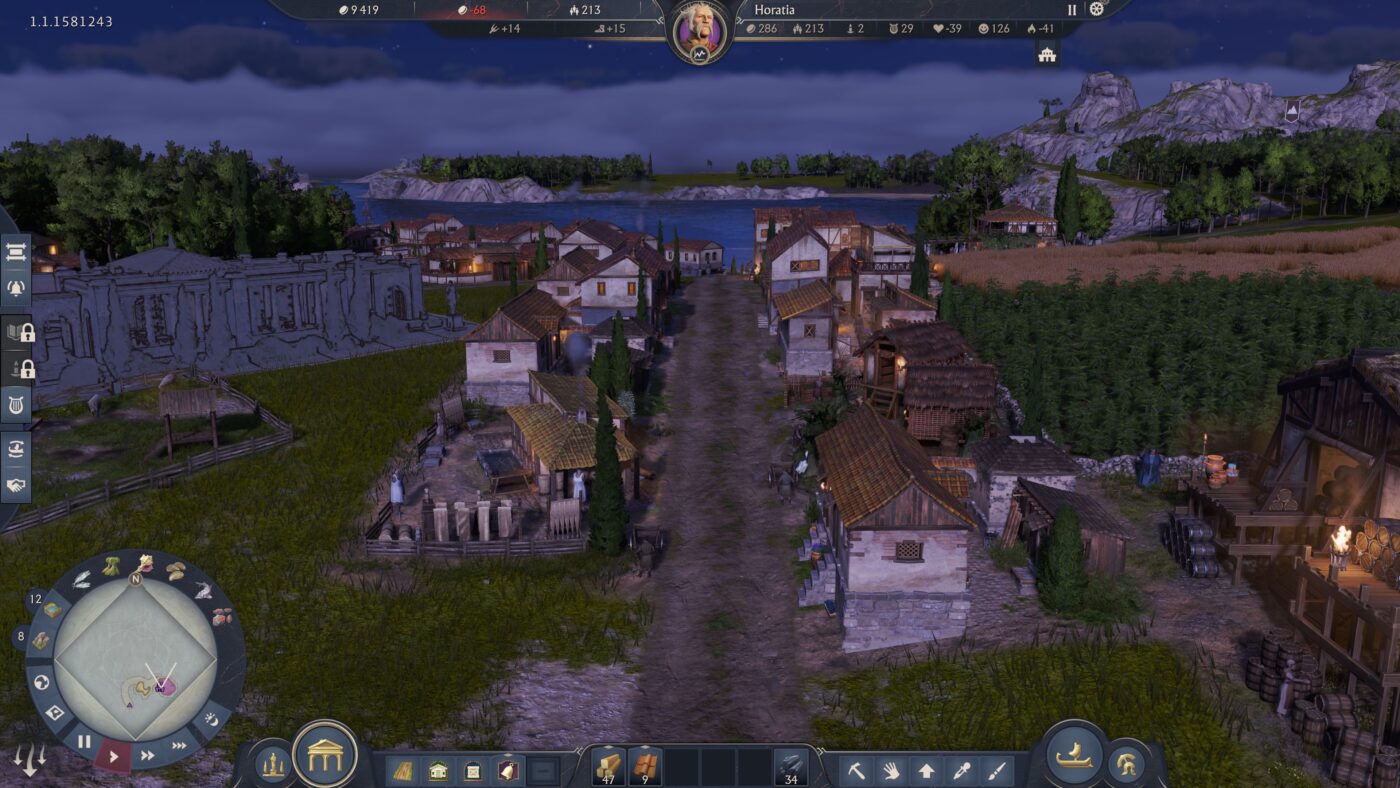Image resolution: width=1400 pixels, height=788 pixels.
Task: Set game speed to normal play
Action: click(x=113, y=756)
